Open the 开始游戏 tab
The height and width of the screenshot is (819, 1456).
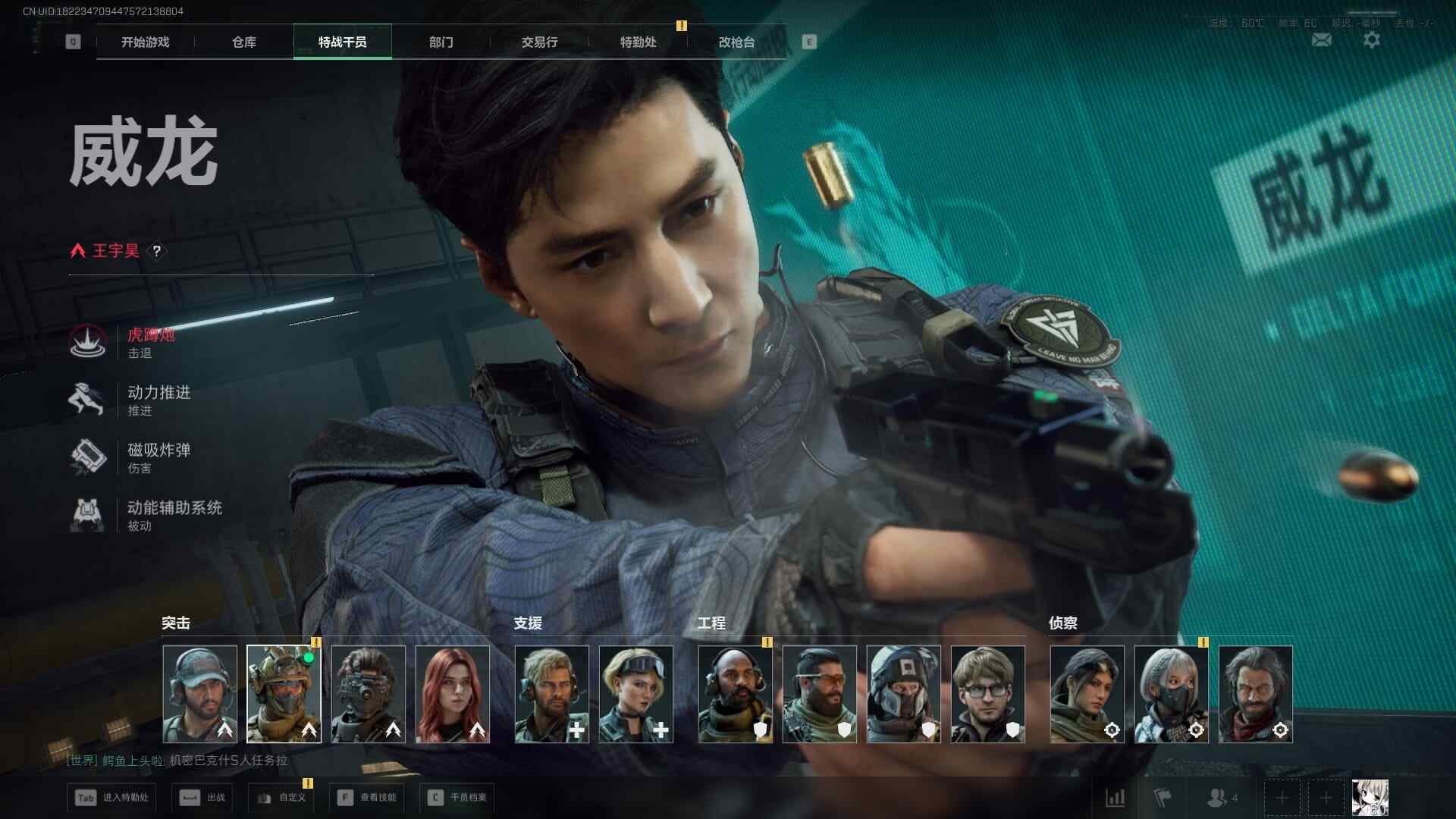[145, 42]
